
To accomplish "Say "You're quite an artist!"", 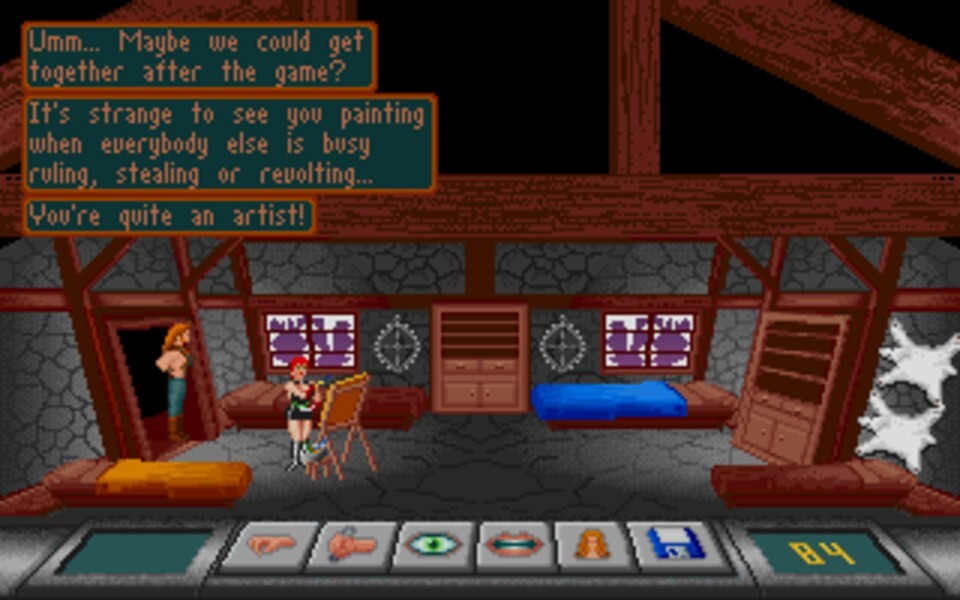I will click(168, 216).
